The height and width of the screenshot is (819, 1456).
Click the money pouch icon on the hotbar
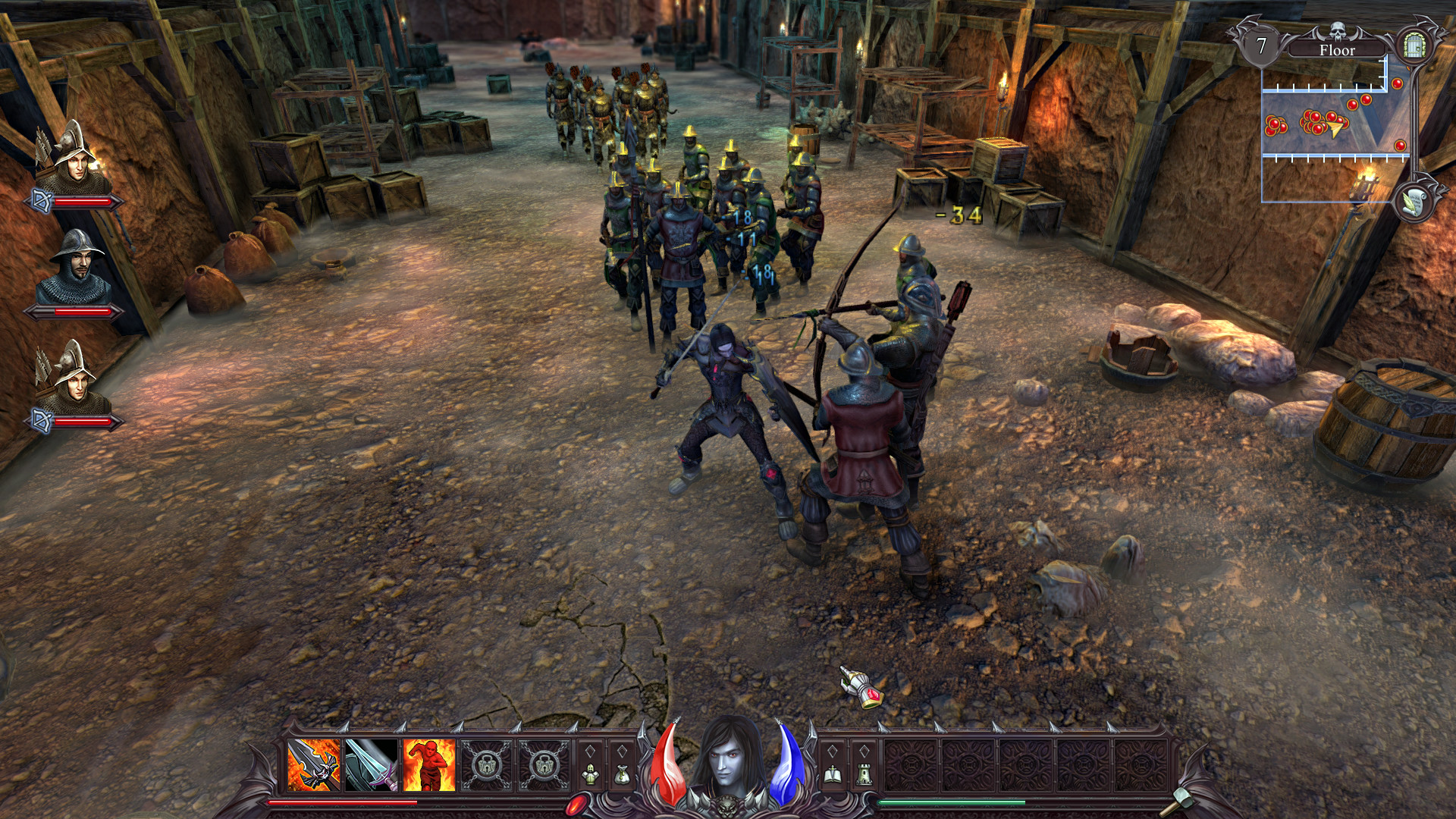(x=622, y=773)
